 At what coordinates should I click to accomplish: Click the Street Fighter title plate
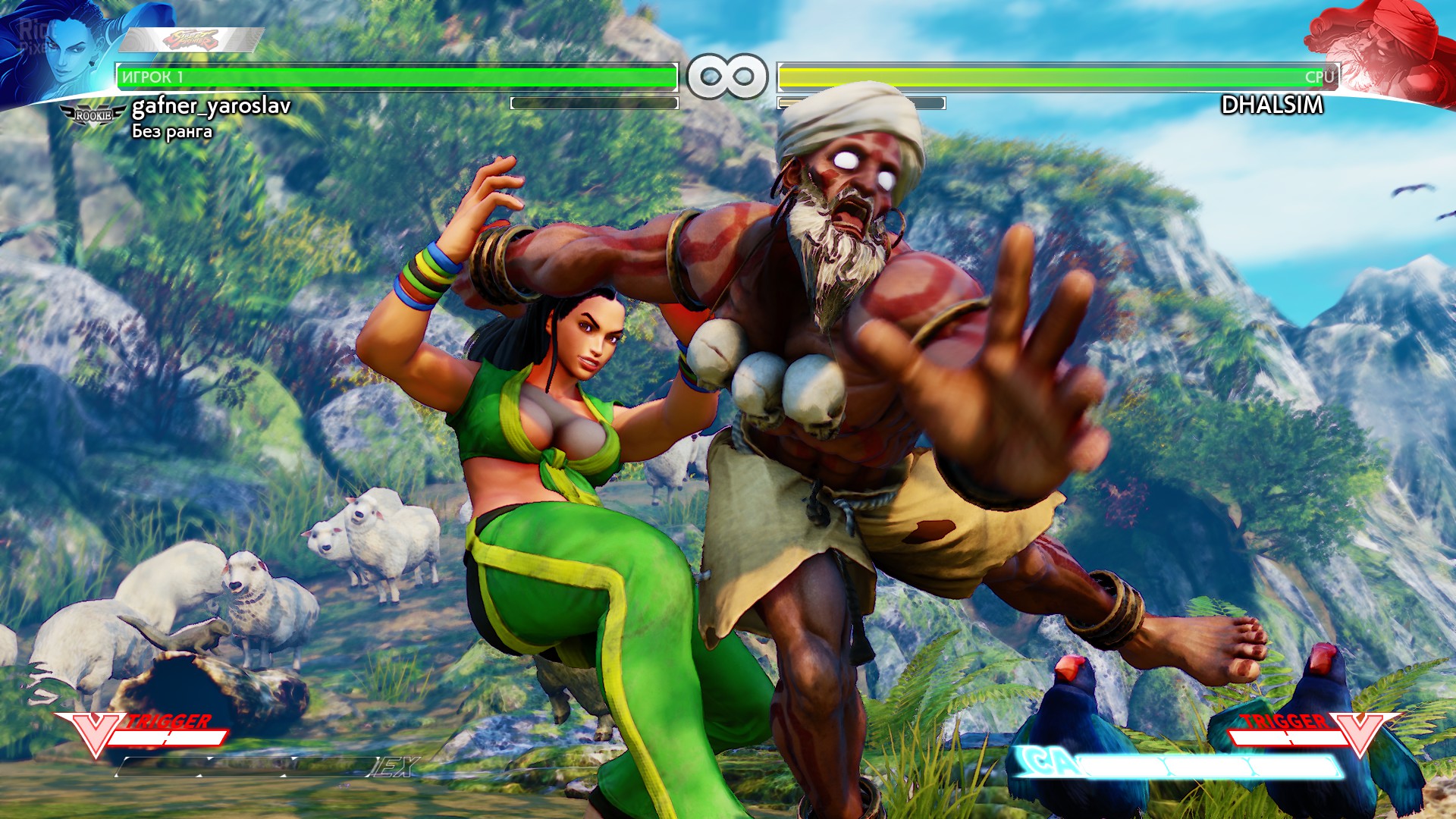click(191, 39)
